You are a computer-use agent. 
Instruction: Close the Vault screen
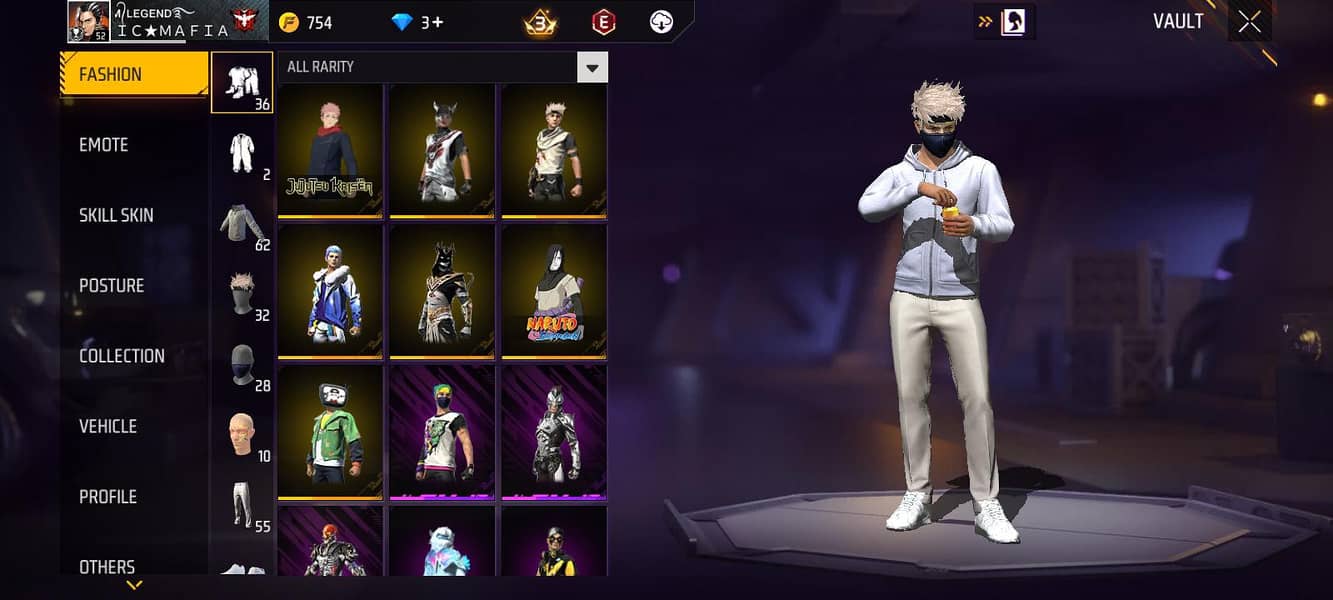[x=1250, y=22]
